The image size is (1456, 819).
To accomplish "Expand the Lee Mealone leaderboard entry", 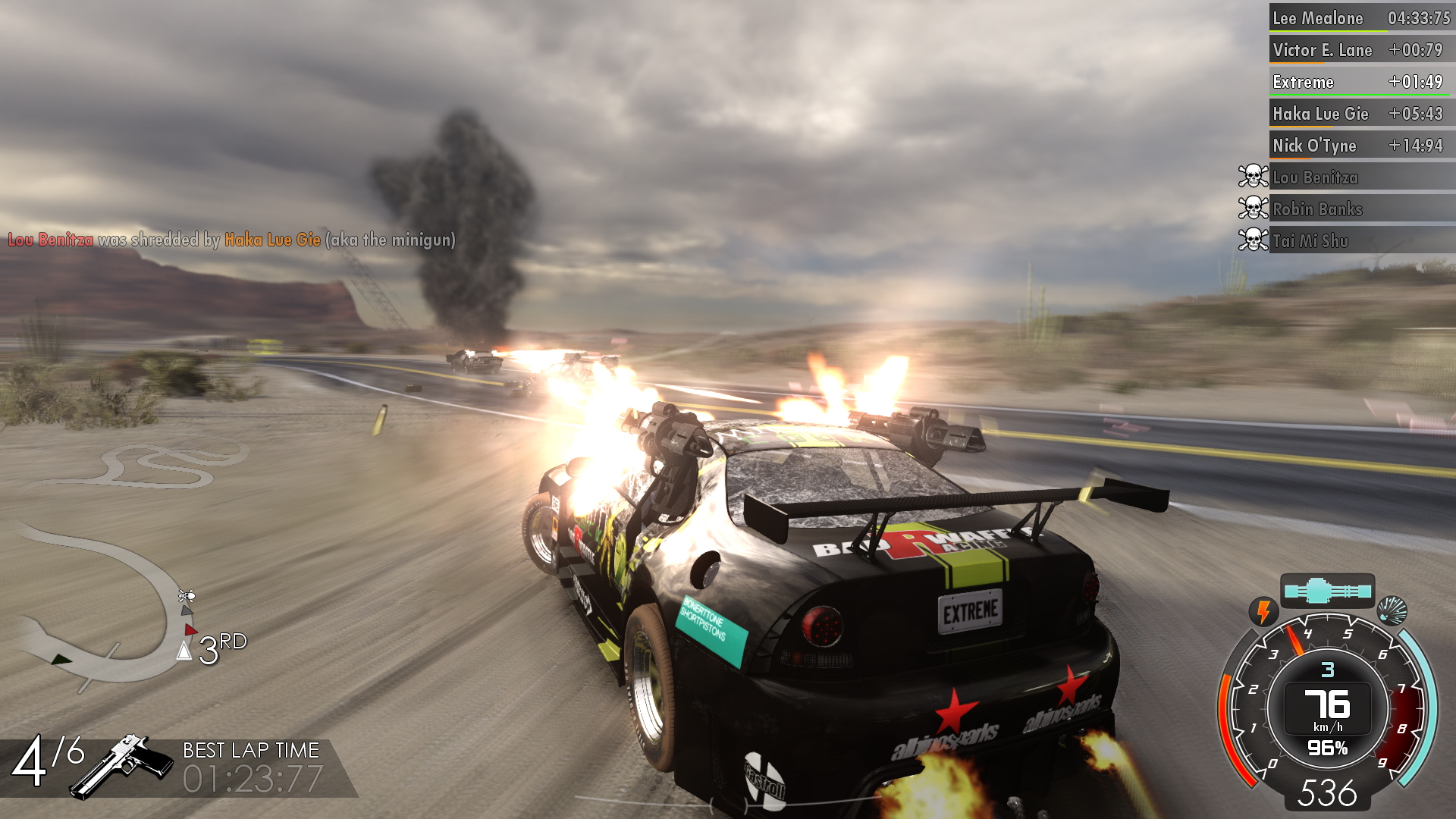I will tap(1360, 18).
